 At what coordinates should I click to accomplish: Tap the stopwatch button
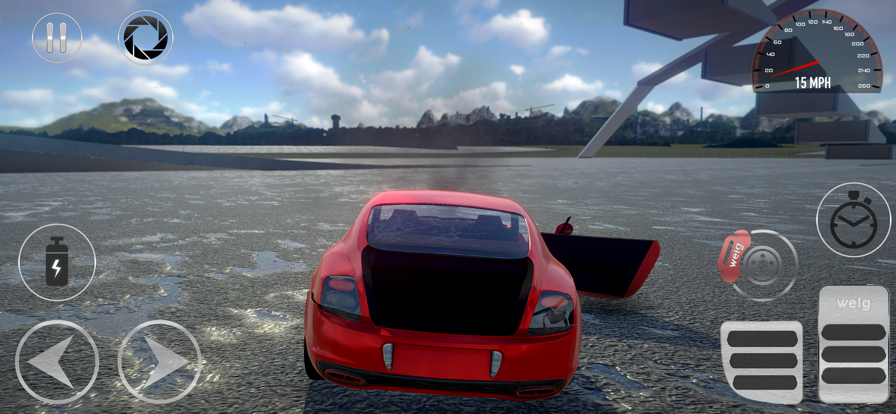853,220
